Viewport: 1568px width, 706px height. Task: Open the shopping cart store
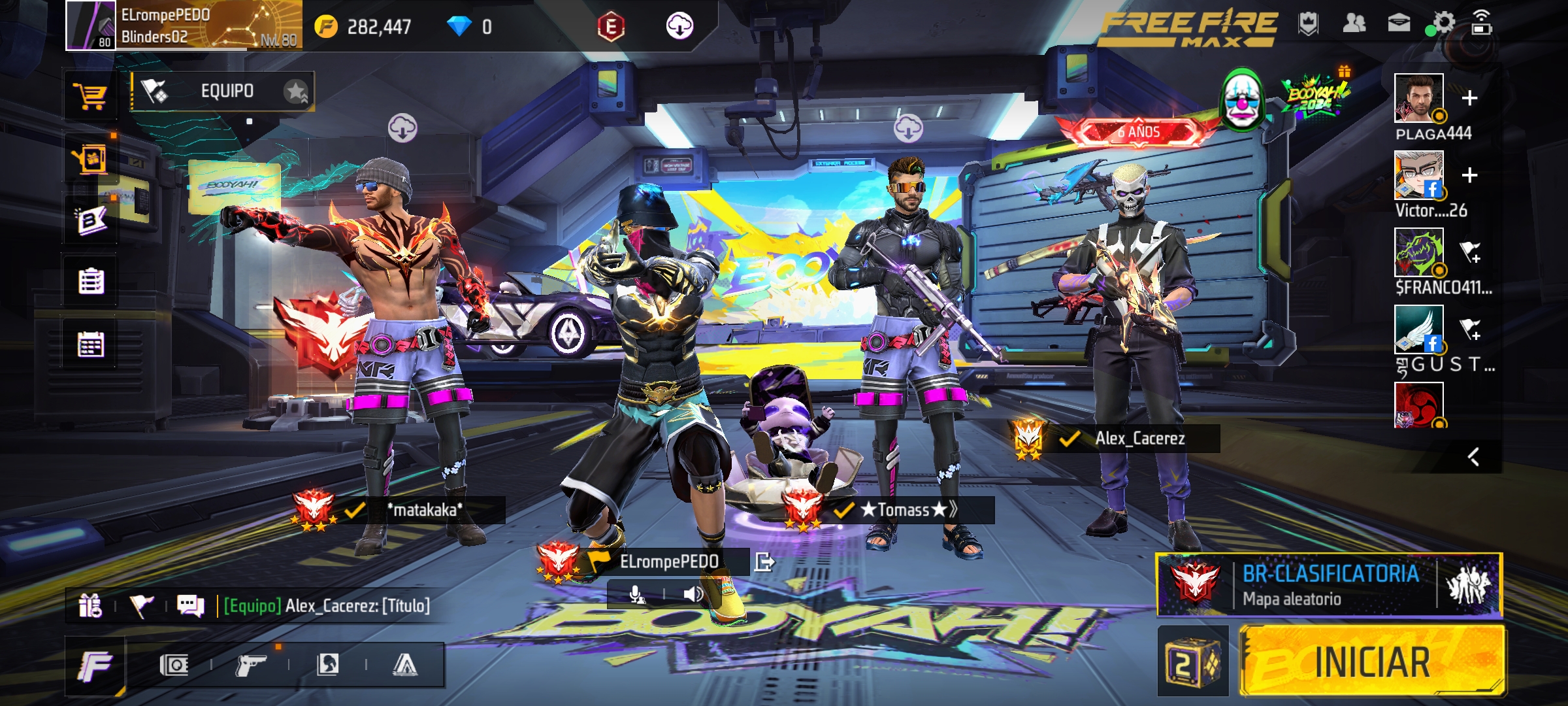[91, 96]
